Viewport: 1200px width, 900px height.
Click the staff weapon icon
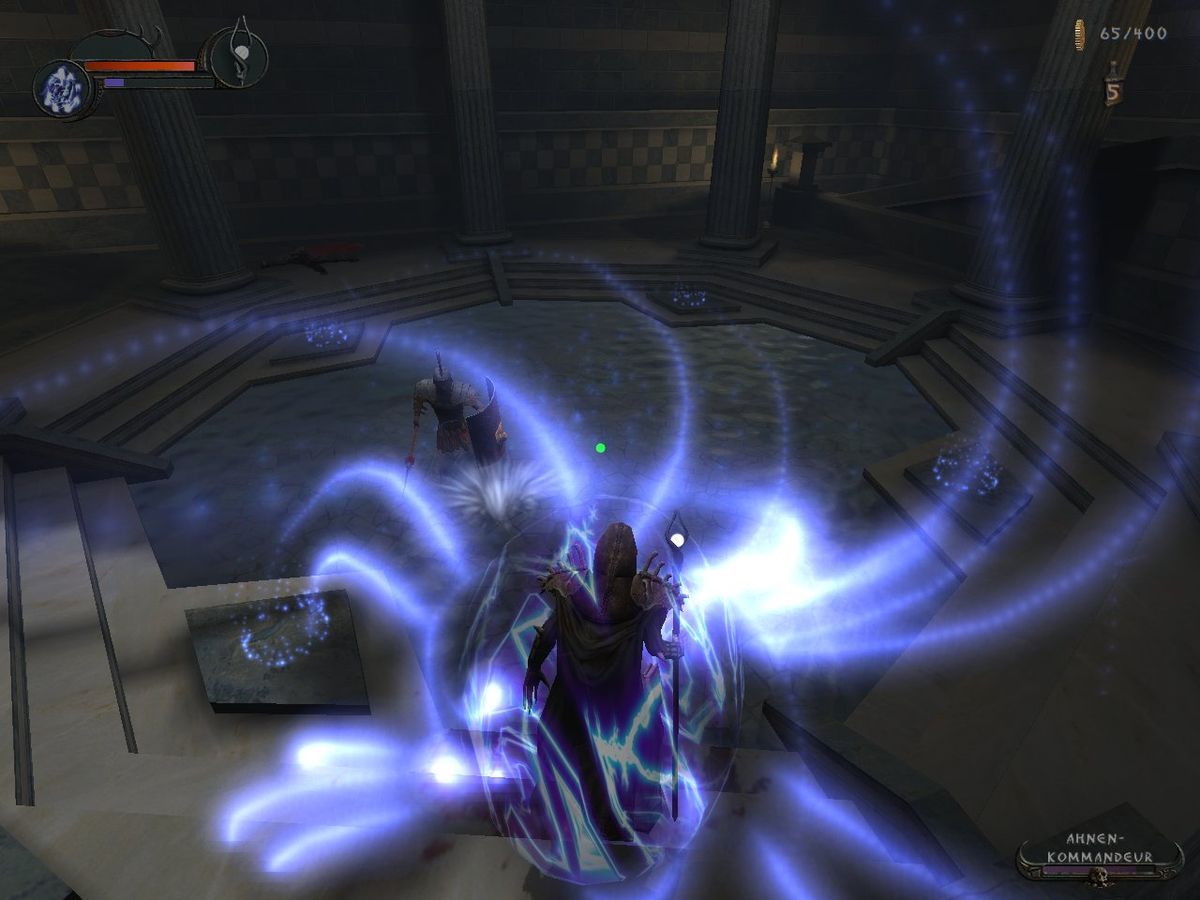tap(240, 56)
